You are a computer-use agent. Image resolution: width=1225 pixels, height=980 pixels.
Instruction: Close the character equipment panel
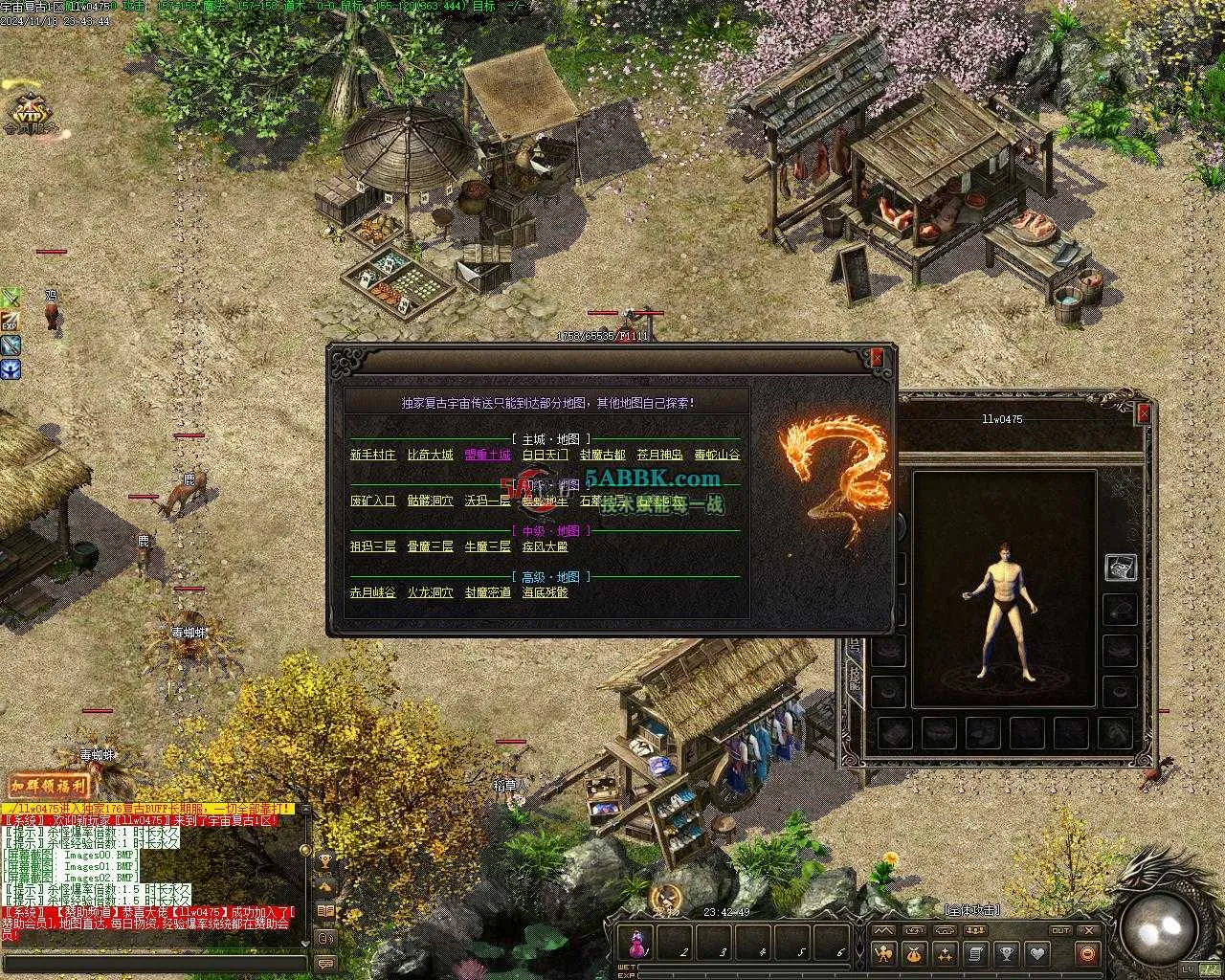tap(1144, 413)
